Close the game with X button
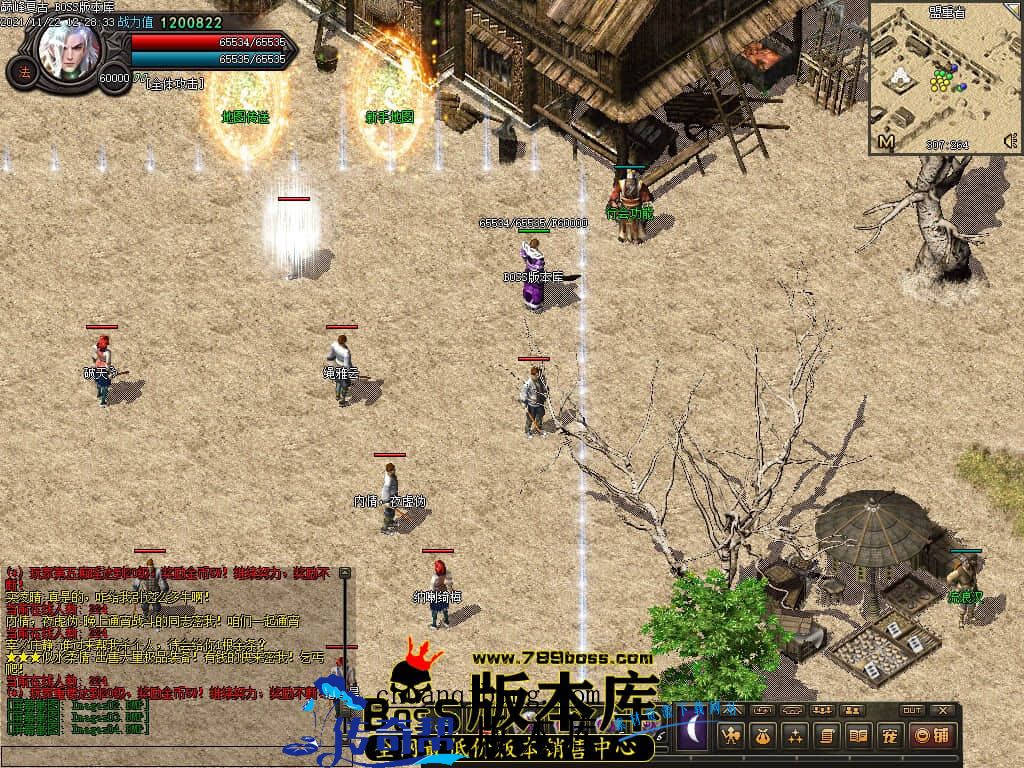This screenshot has height=768, width=1024. 942,710
